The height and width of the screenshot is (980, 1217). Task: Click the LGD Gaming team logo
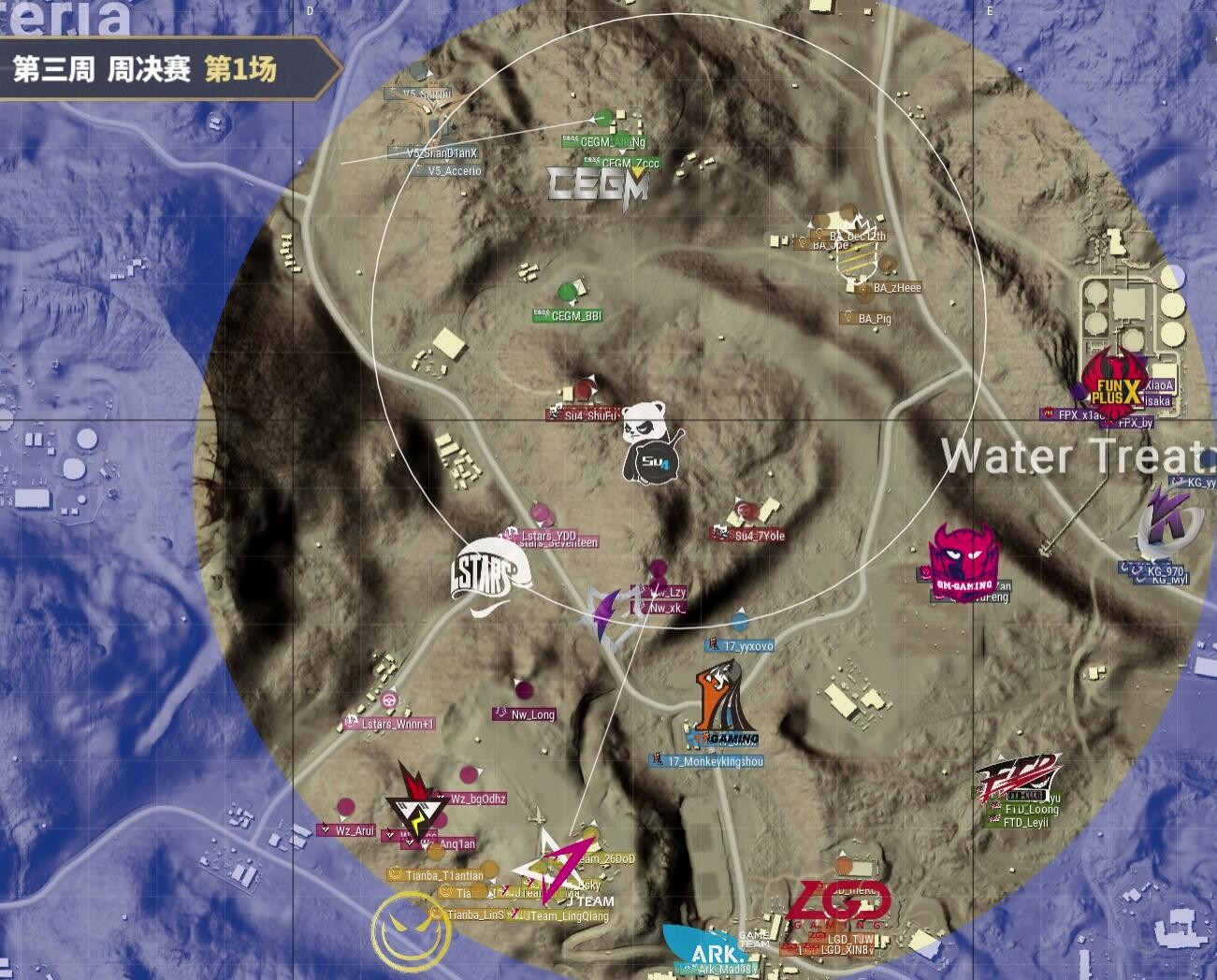835,905
